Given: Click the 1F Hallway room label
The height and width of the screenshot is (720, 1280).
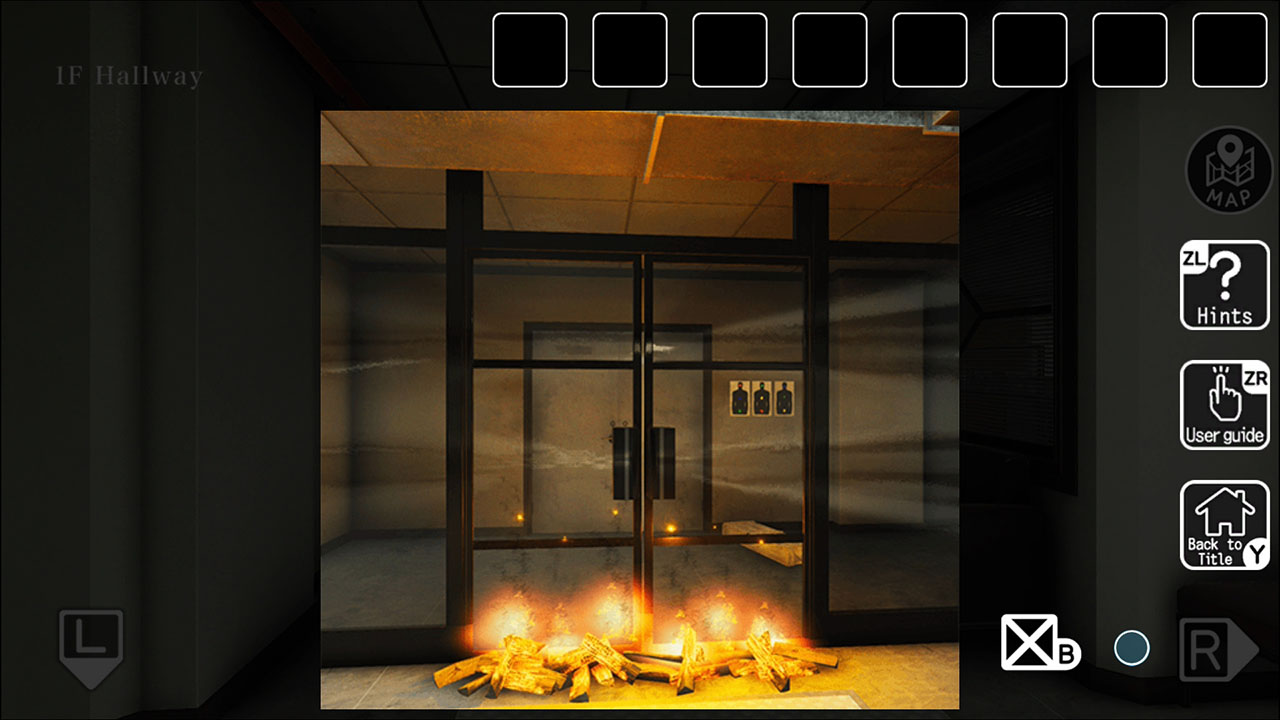Looking at the screenshot, I should pyautogui.click(x=128, y=74).
